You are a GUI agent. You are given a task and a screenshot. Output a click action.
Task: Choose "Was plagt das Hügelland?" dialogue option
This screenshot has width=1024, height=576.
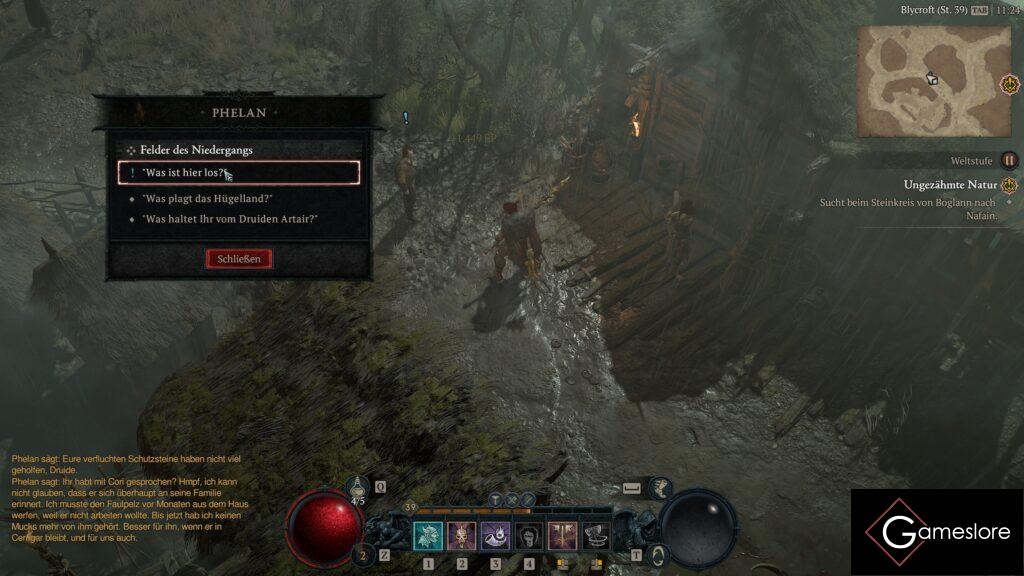click(x=207, y=198)
